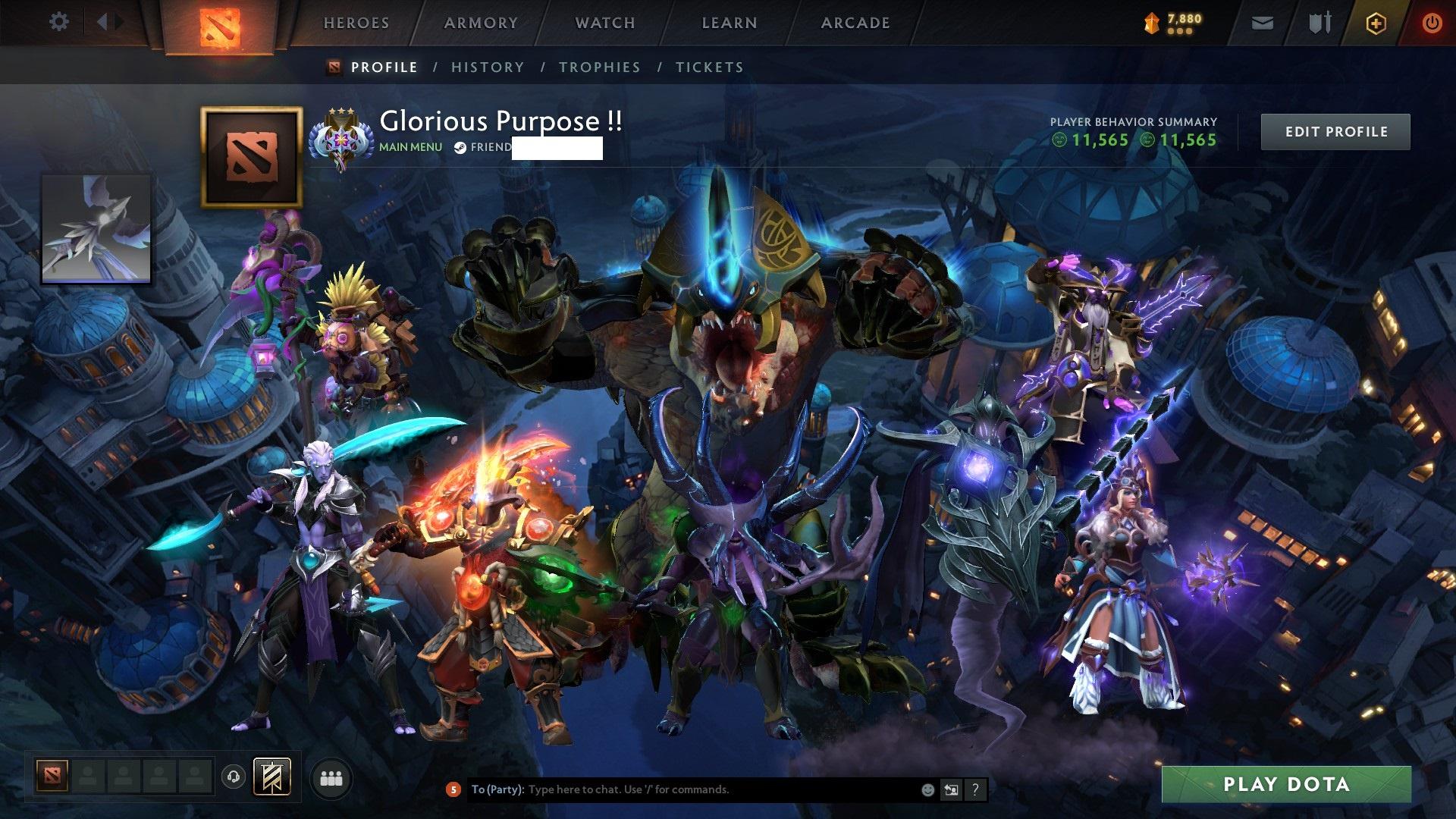Switch to the Watch section
1456x819 pixels.
[x=605, y=23]
